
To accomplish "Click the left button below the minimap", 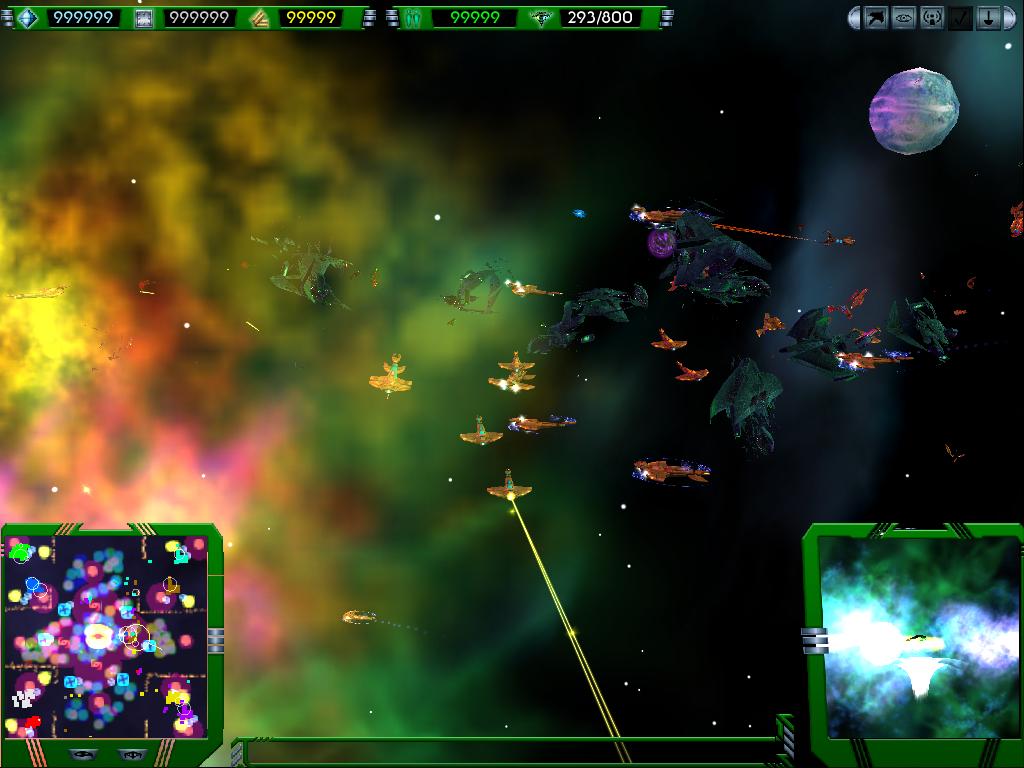I will (x=83, y=754).
